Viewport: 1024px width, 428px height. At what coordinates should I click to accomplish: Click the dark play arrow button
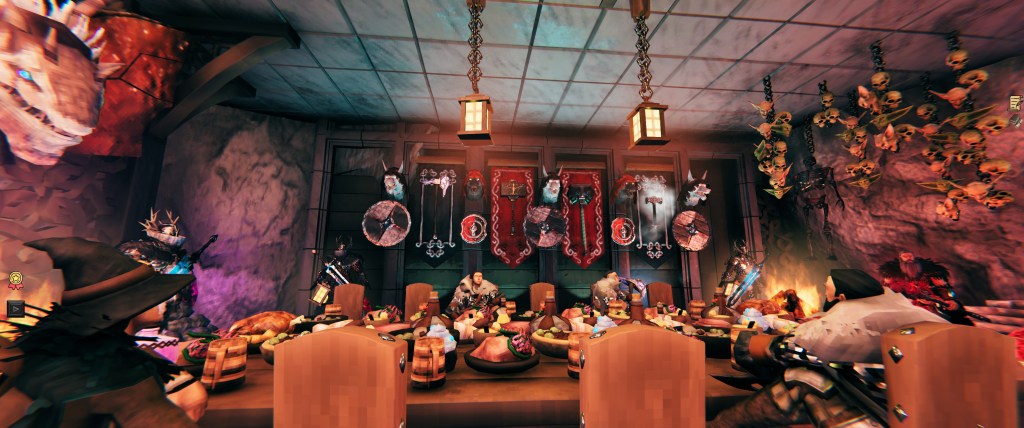coord(16,308)
